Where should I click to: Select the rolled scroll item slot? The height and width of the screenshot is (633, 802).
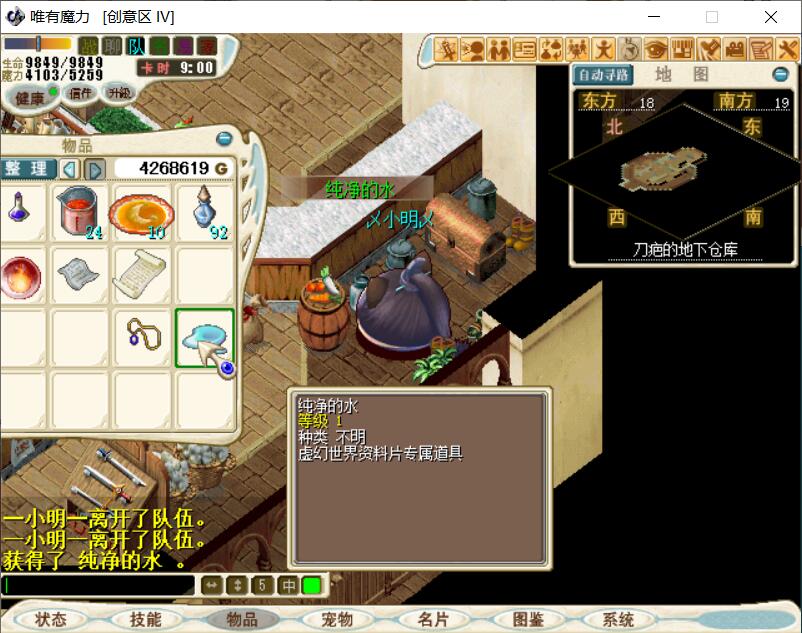click(x=141, y=273)
